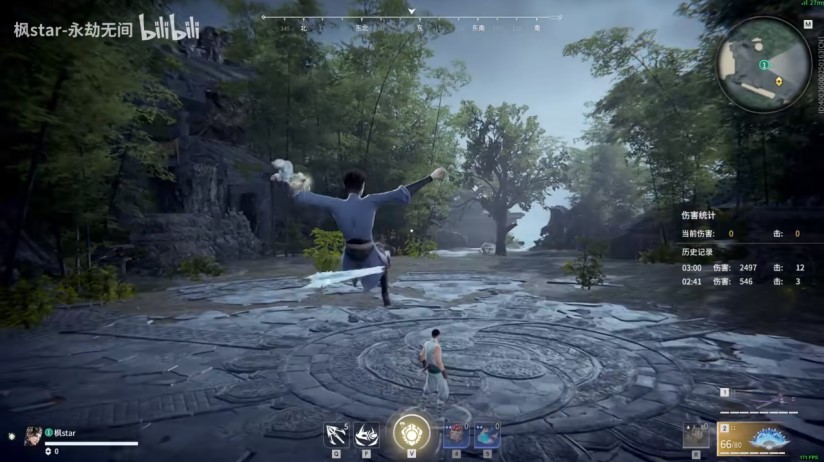Select the grappling hook skill icon
The height and width of the screenshot is (462, 824).
(336, 434)
